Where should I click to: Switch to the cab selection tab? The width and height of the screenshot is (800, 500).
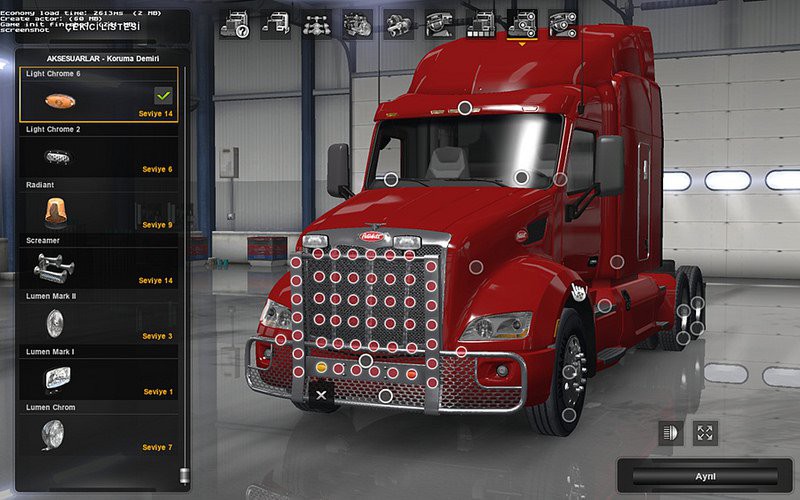tap(276, 24)
